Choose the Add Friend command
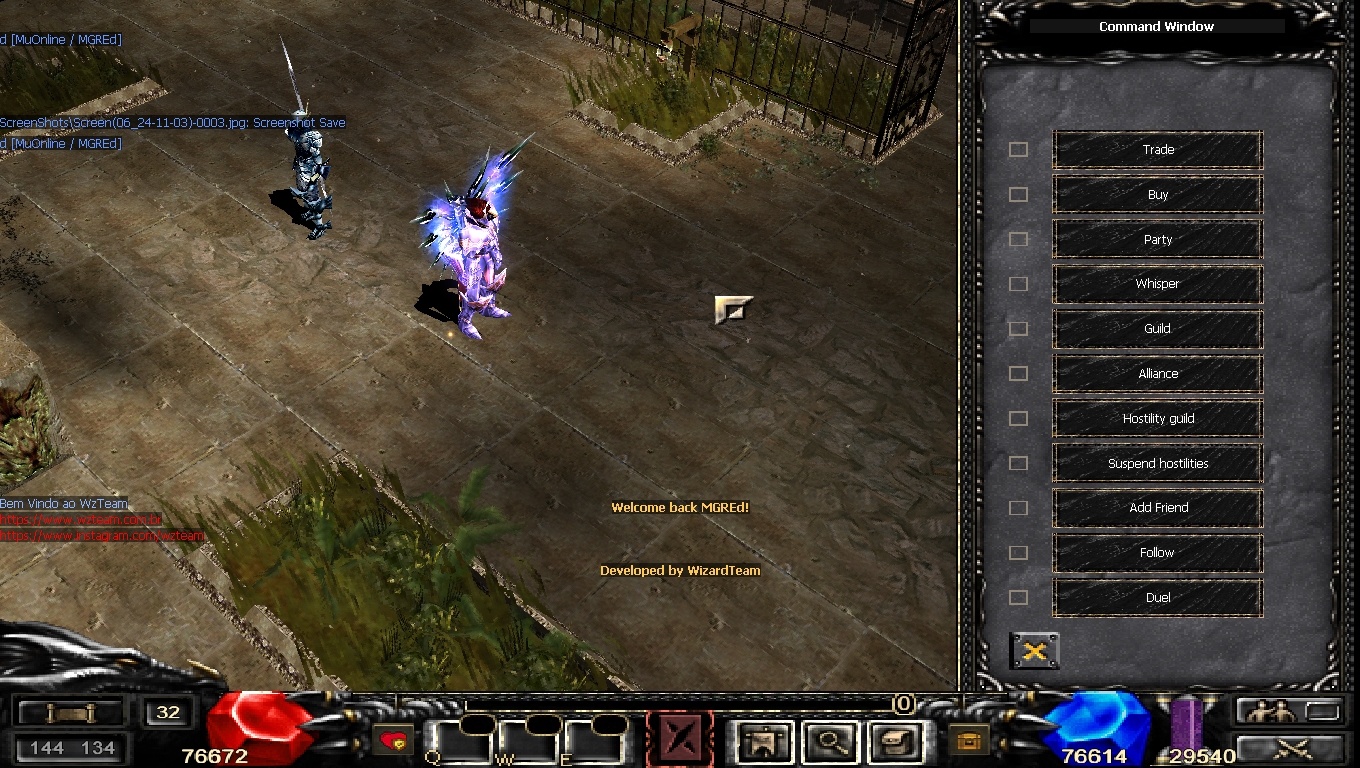Viewport: 1360px width, 768px height. pyautogui.click(x=1158, y=508)
